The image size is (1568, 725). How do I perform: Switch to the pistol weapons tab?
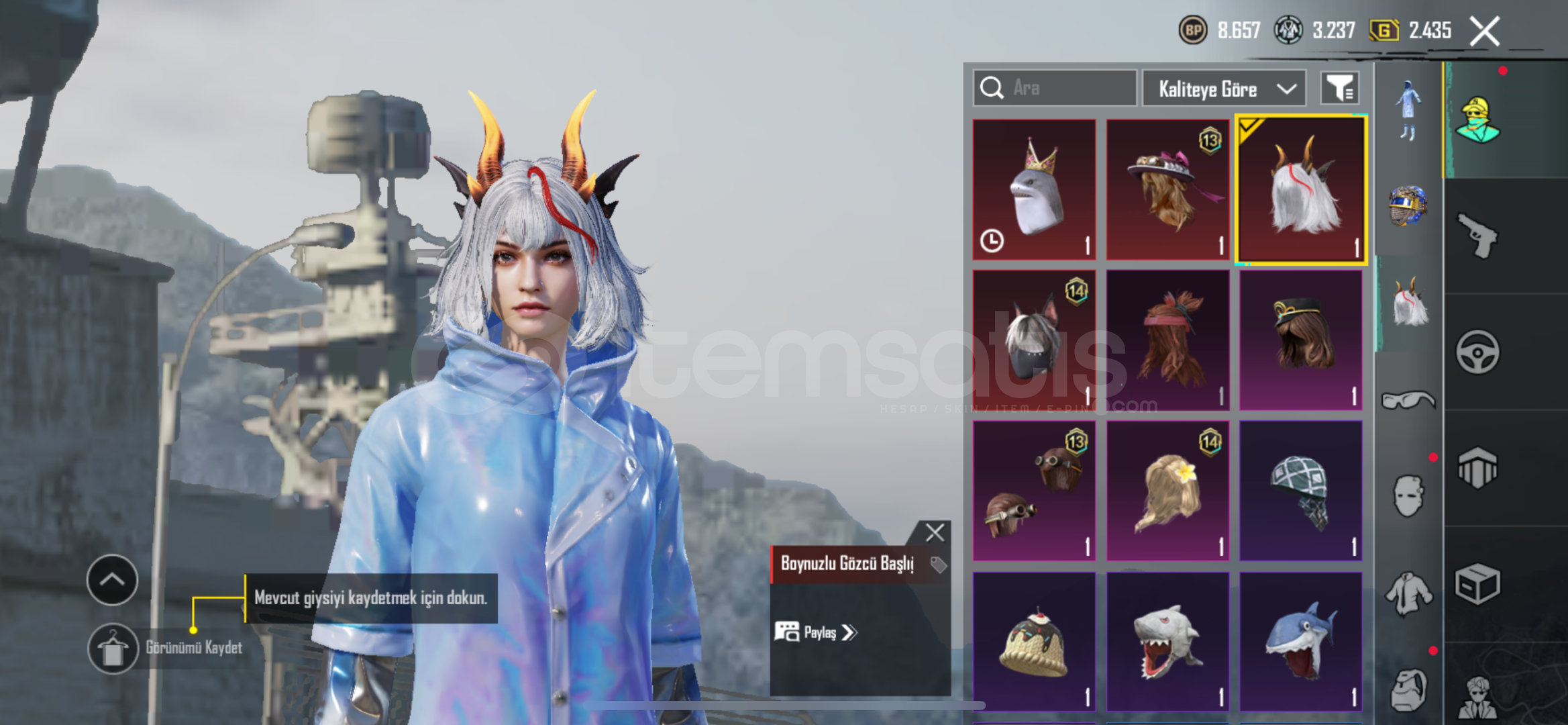point(1478,235)
